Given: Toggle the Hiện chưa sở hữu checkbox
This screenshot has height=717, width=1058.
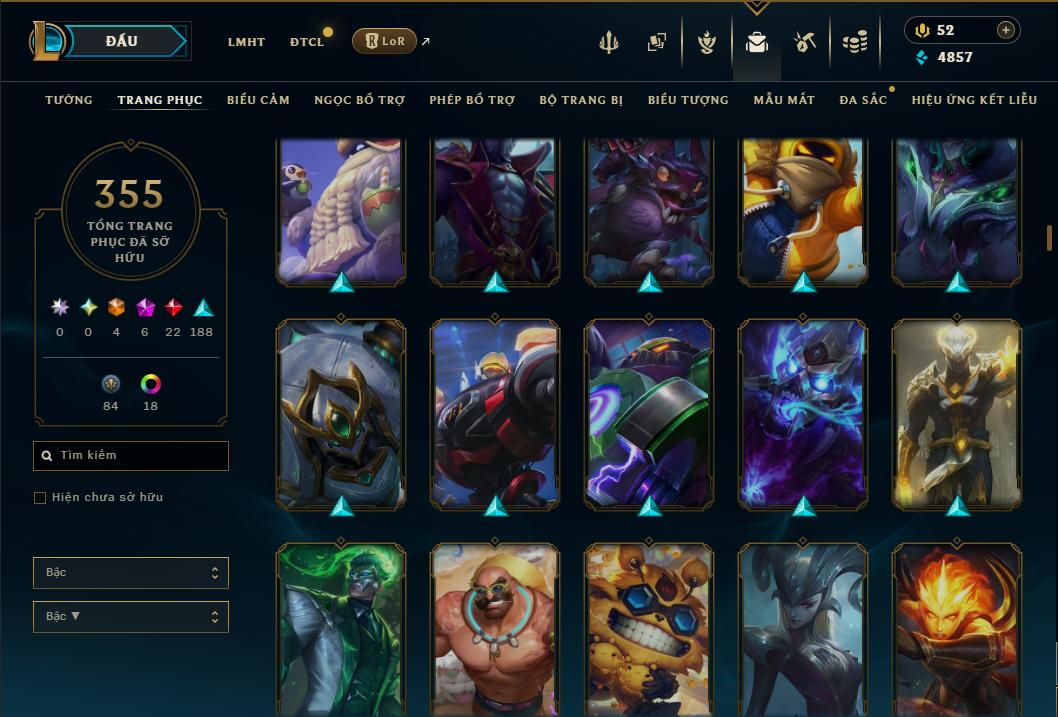Looking at the screenshot, I should tap(40, 498).
